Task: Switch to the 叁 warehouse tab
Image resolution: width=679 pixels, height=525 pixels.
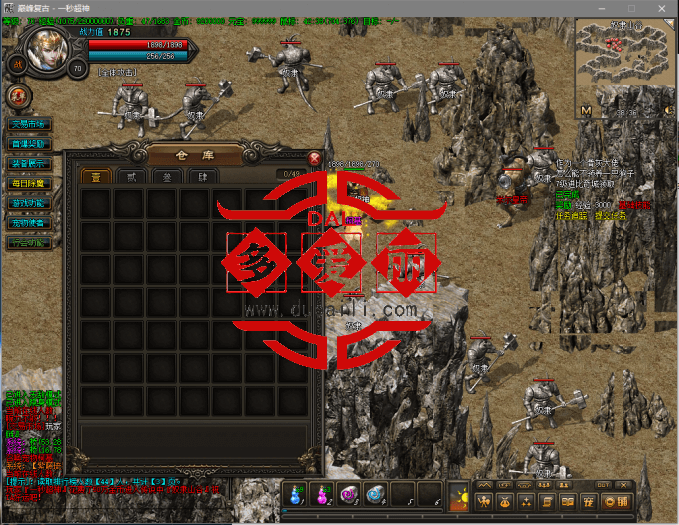Action: coord(166,177)
